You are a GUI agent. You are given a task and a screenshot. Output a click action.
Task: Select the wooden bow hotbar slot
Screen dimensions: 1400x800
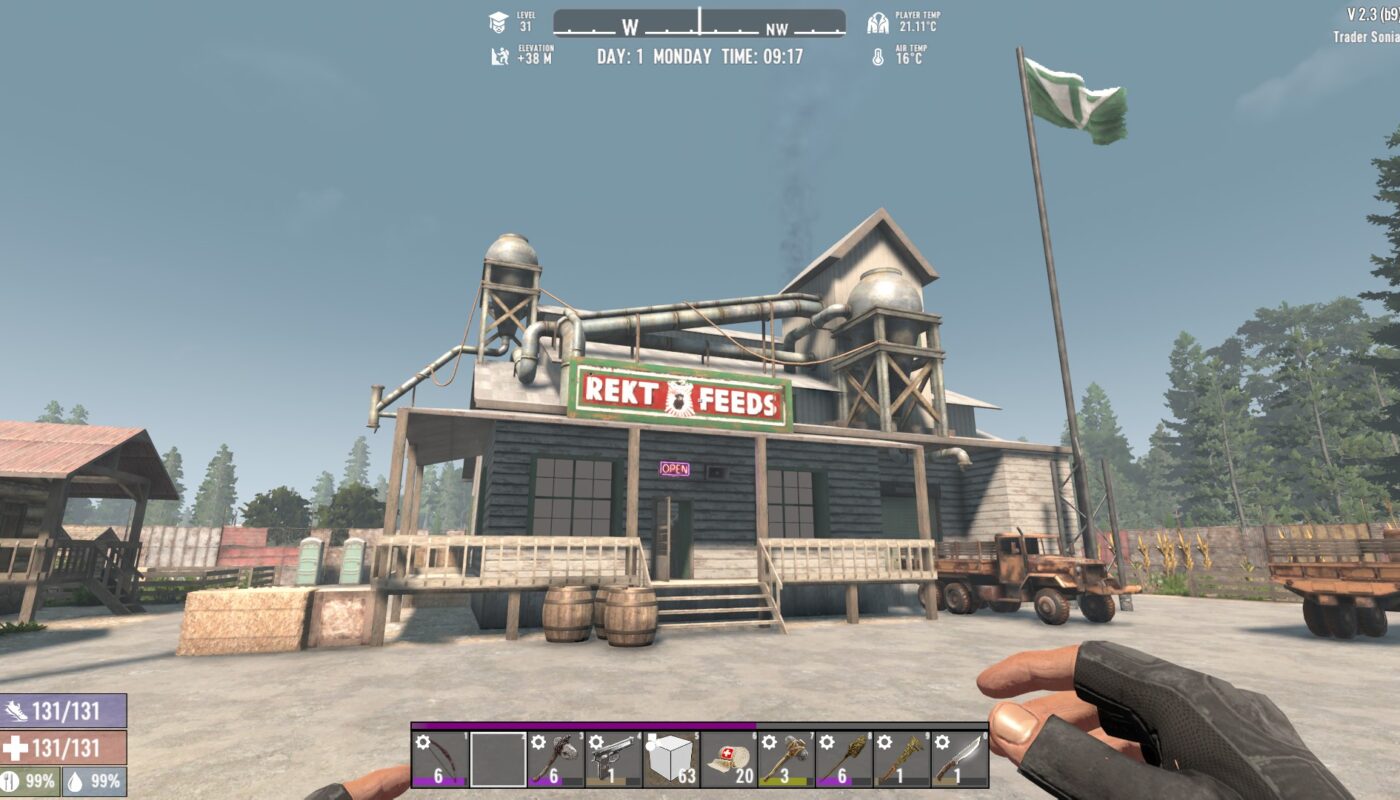[439, 760]
